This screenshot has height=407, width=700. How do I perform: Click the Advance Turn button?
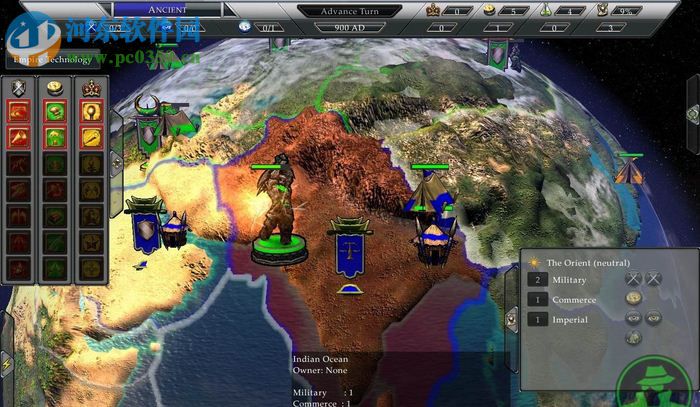(x=349, y=10)
